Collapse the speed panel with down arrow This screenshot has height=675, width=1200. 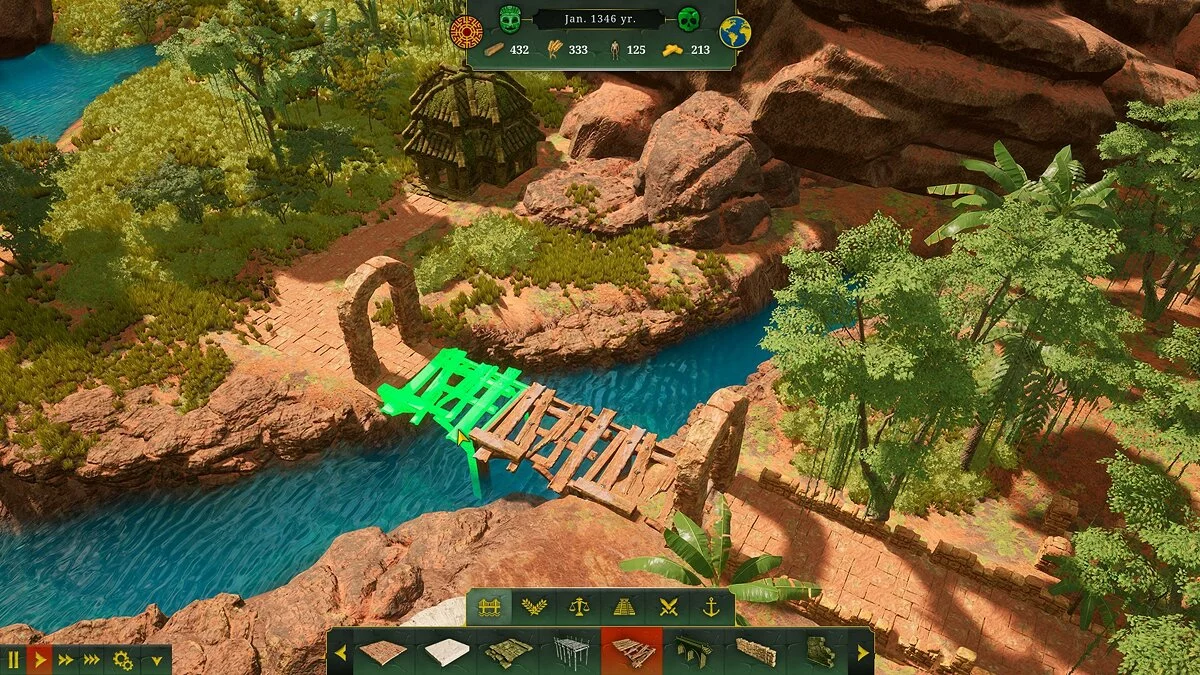155,660
